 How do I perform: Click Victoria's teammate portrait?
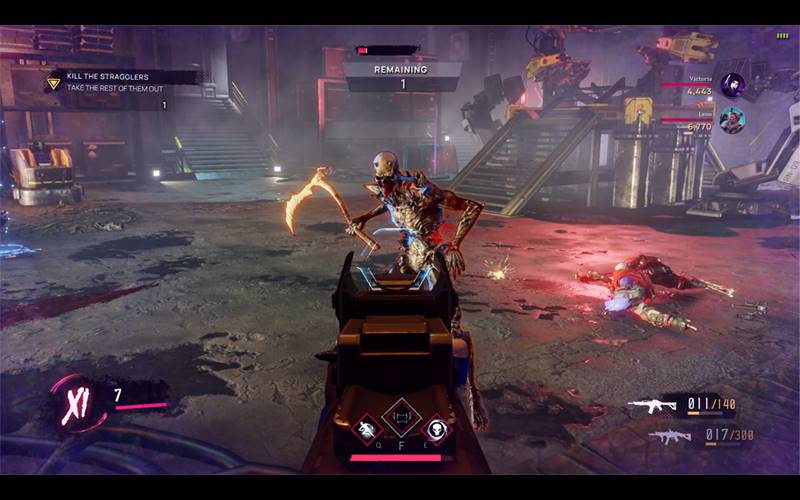[732, 85]
